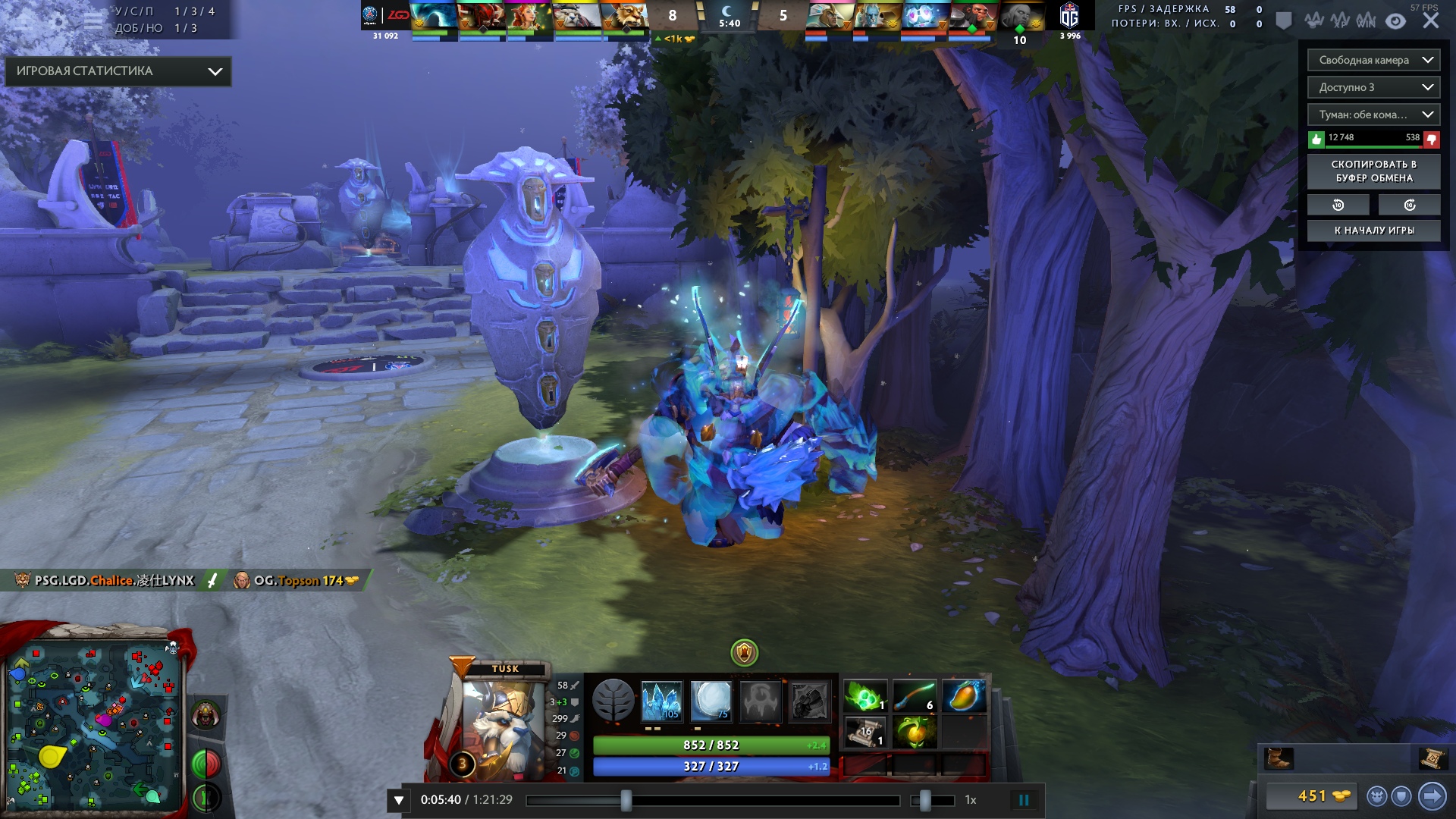Select Tusk's Snowball ability

pos(711,700)
